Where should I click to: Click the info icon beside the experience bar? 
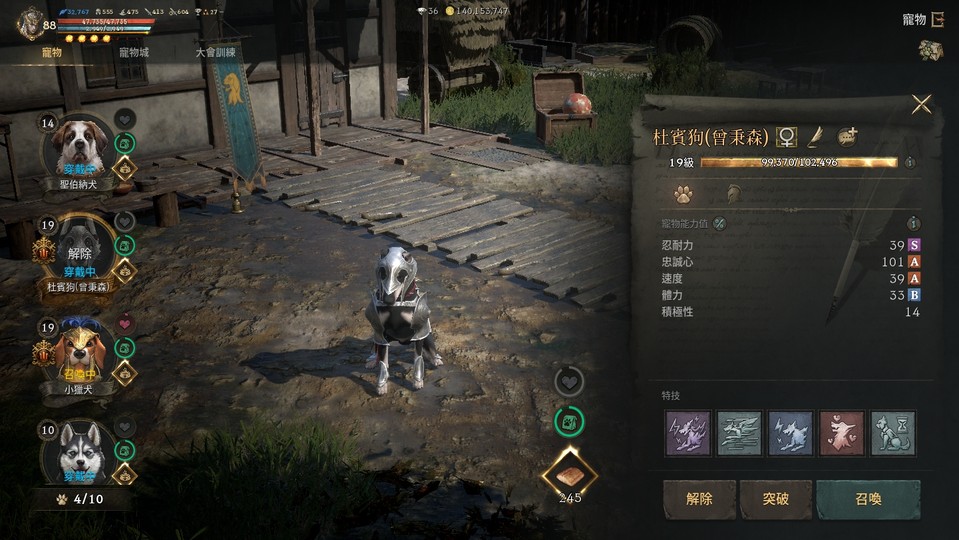point(910,162)
